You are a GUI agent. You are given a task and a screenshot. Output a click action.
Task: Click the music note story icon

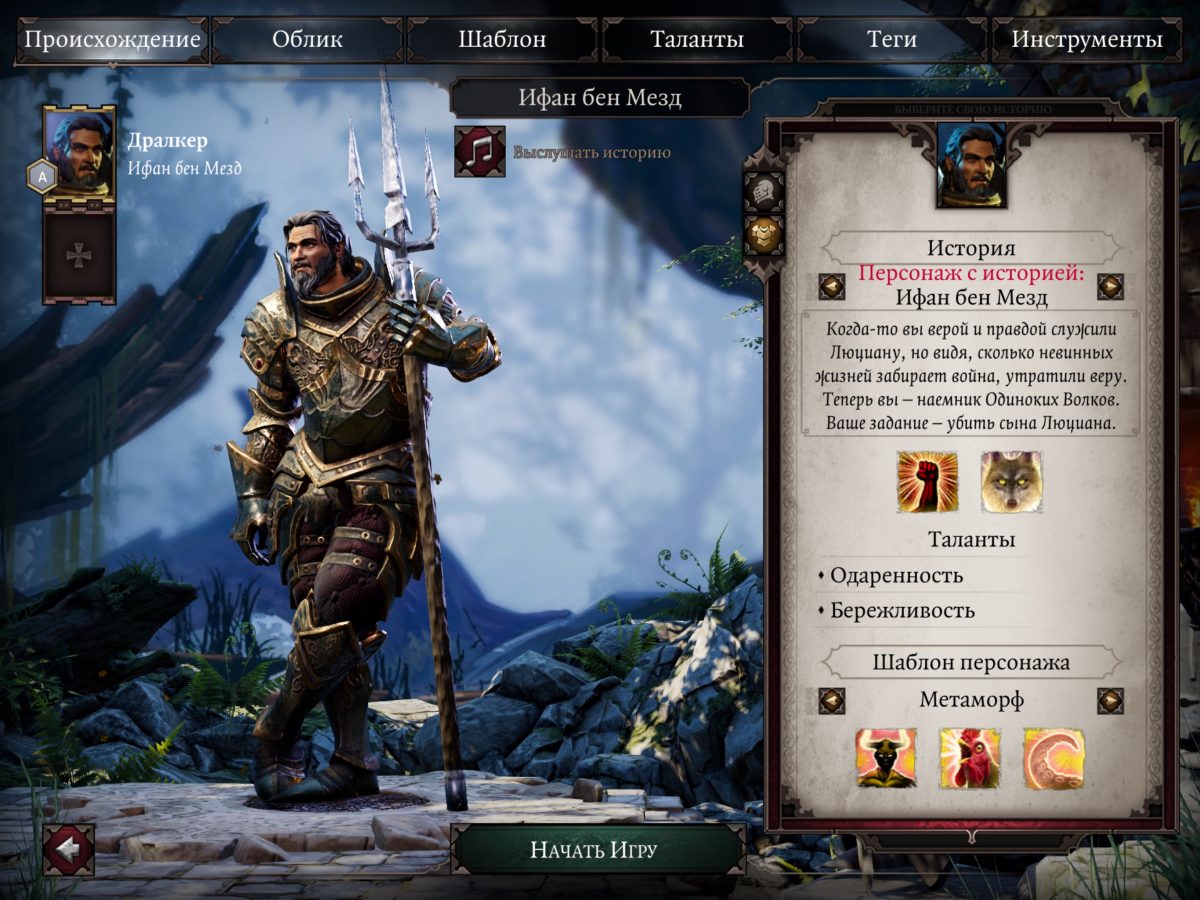(480, 152)
